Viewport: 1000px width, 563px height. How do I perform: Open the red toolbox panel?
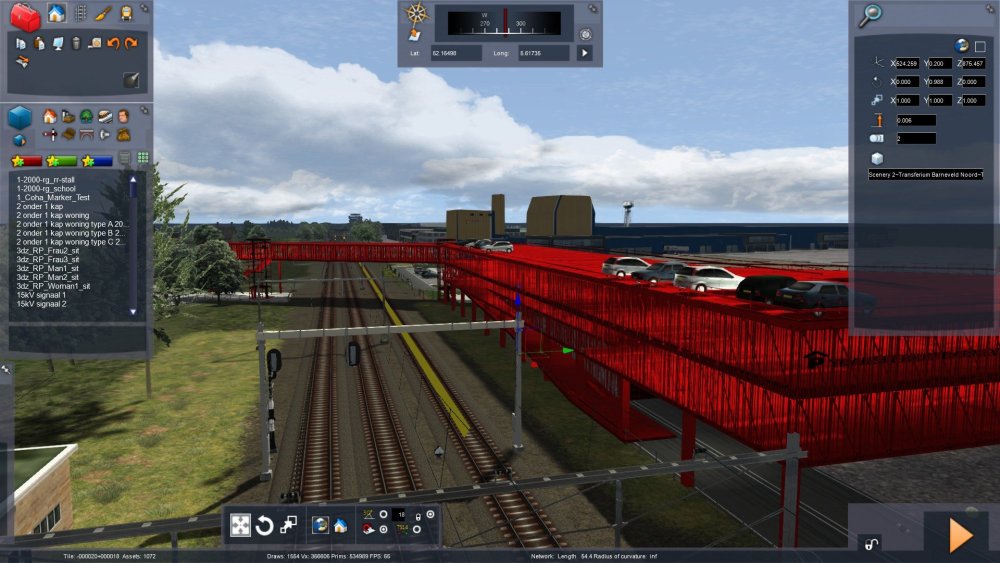(26, 15)
